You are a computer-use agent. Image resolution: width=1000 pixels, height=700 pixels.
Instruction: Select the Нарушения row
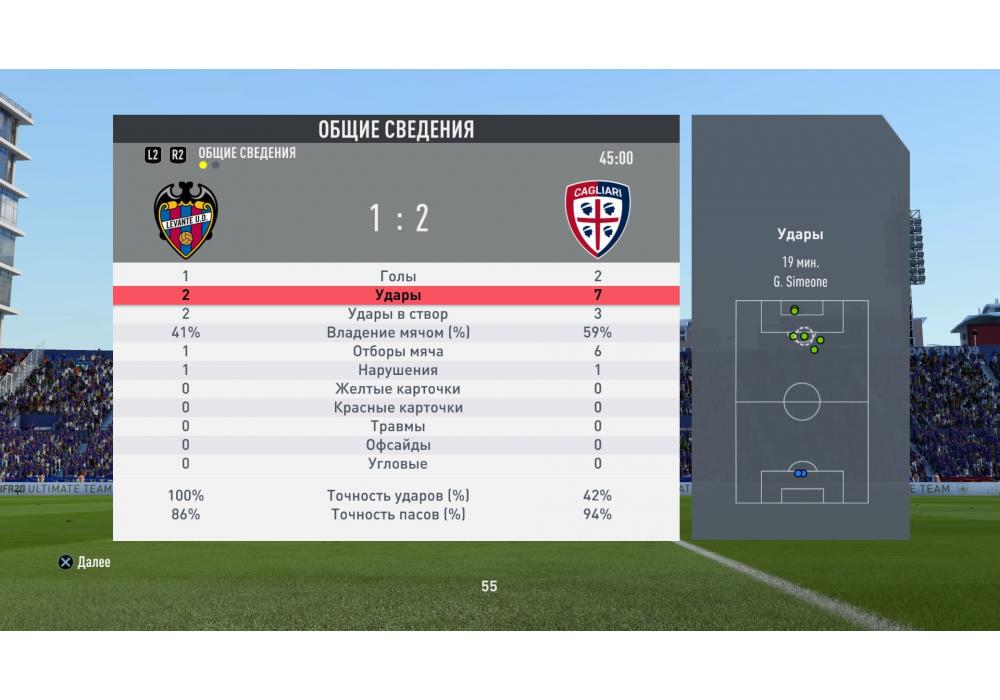click(x=398, y=370)
